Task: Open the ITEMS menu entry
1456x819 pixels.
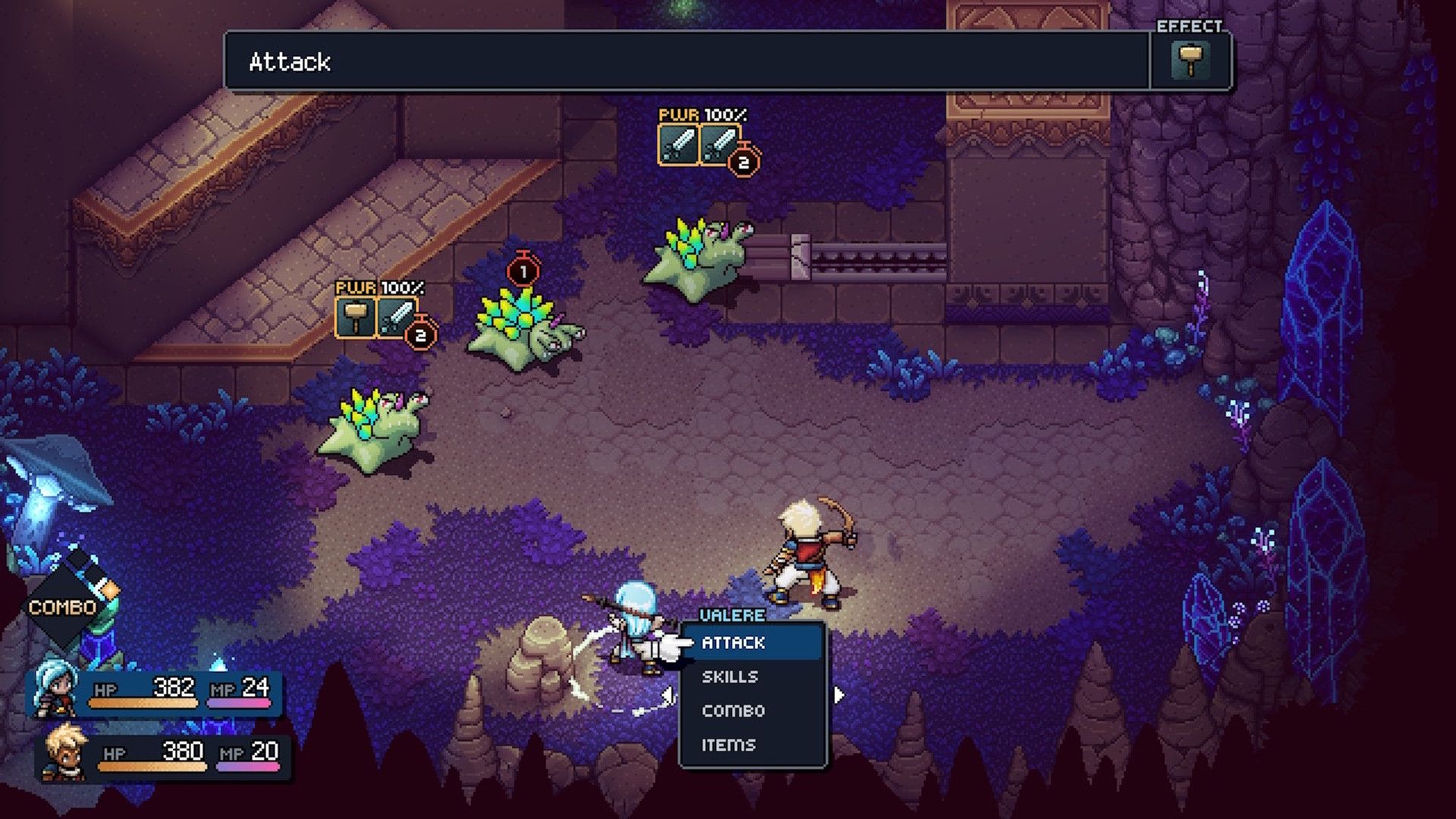Action: click(x=730, y=745)
